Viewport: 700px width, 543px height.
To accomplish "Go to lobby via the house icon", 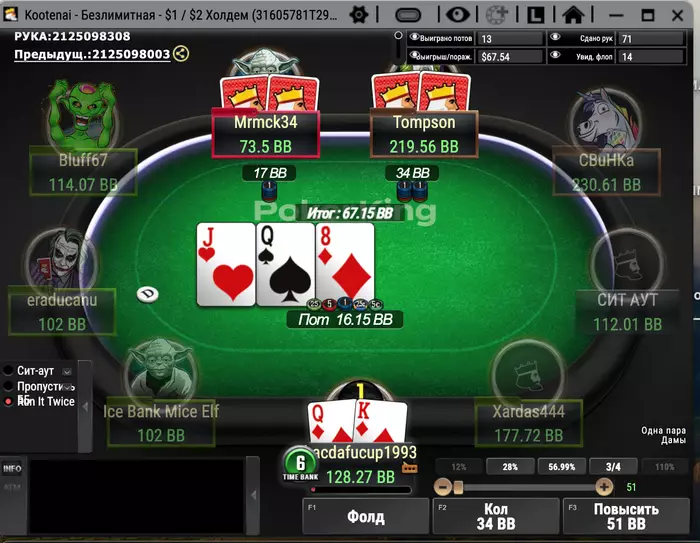I will pos(573,15).
